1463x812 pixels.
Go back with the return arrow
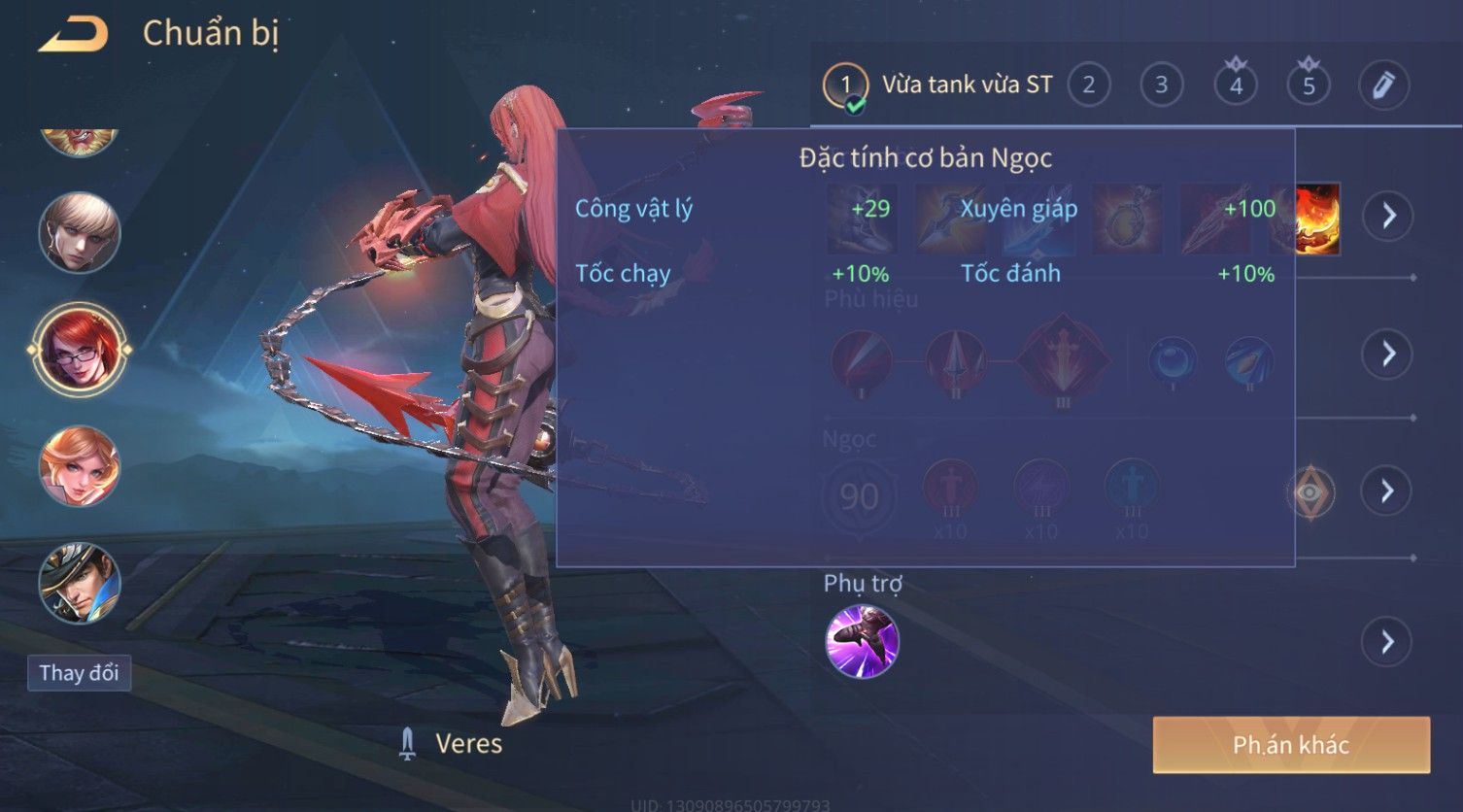[74, 35]
